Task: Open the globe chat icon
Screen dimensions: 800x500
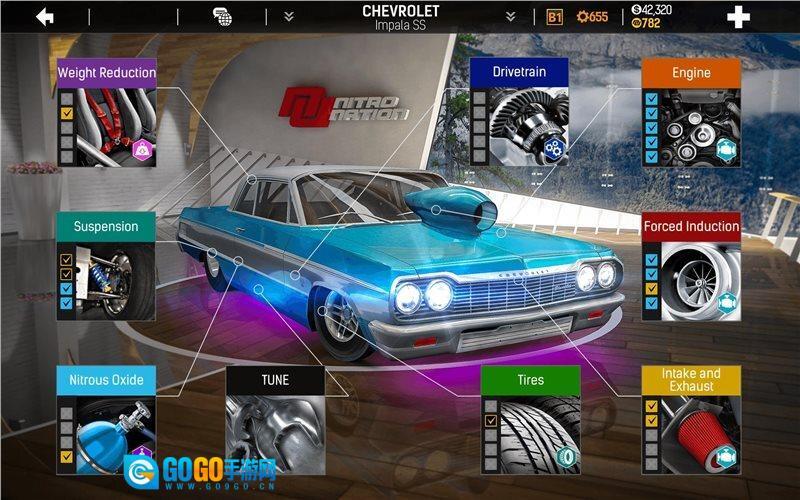Action: pyautogui.click(x=223, y=17)
